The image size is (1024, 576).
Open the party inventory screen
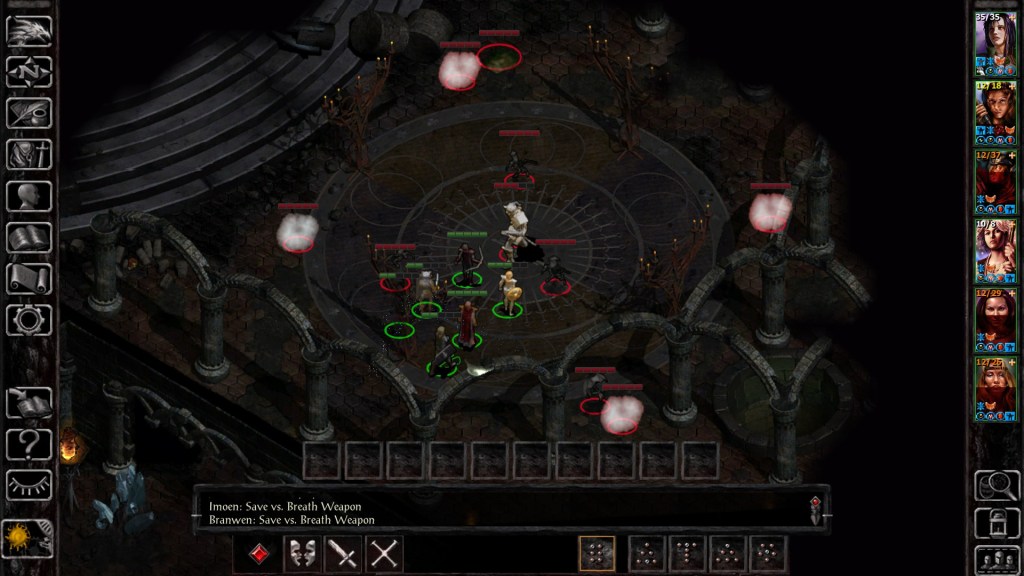[x=29, y=154]
